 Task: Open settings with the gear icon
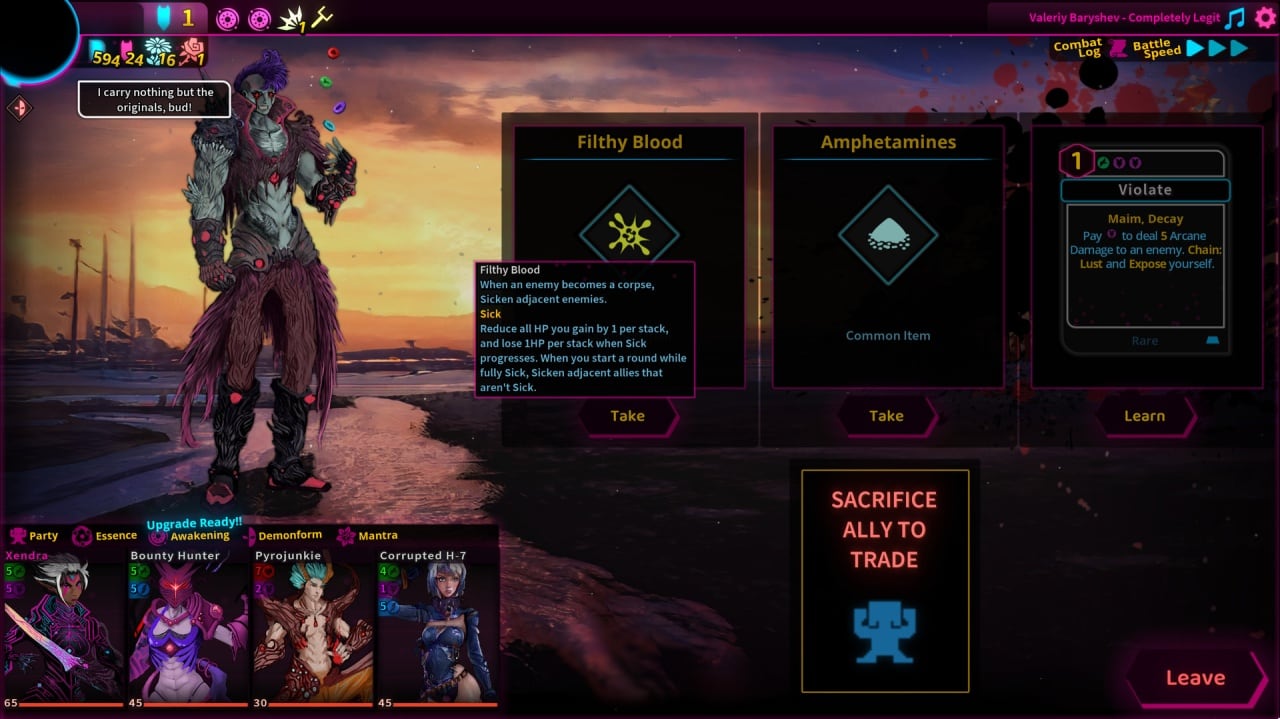1265,18
